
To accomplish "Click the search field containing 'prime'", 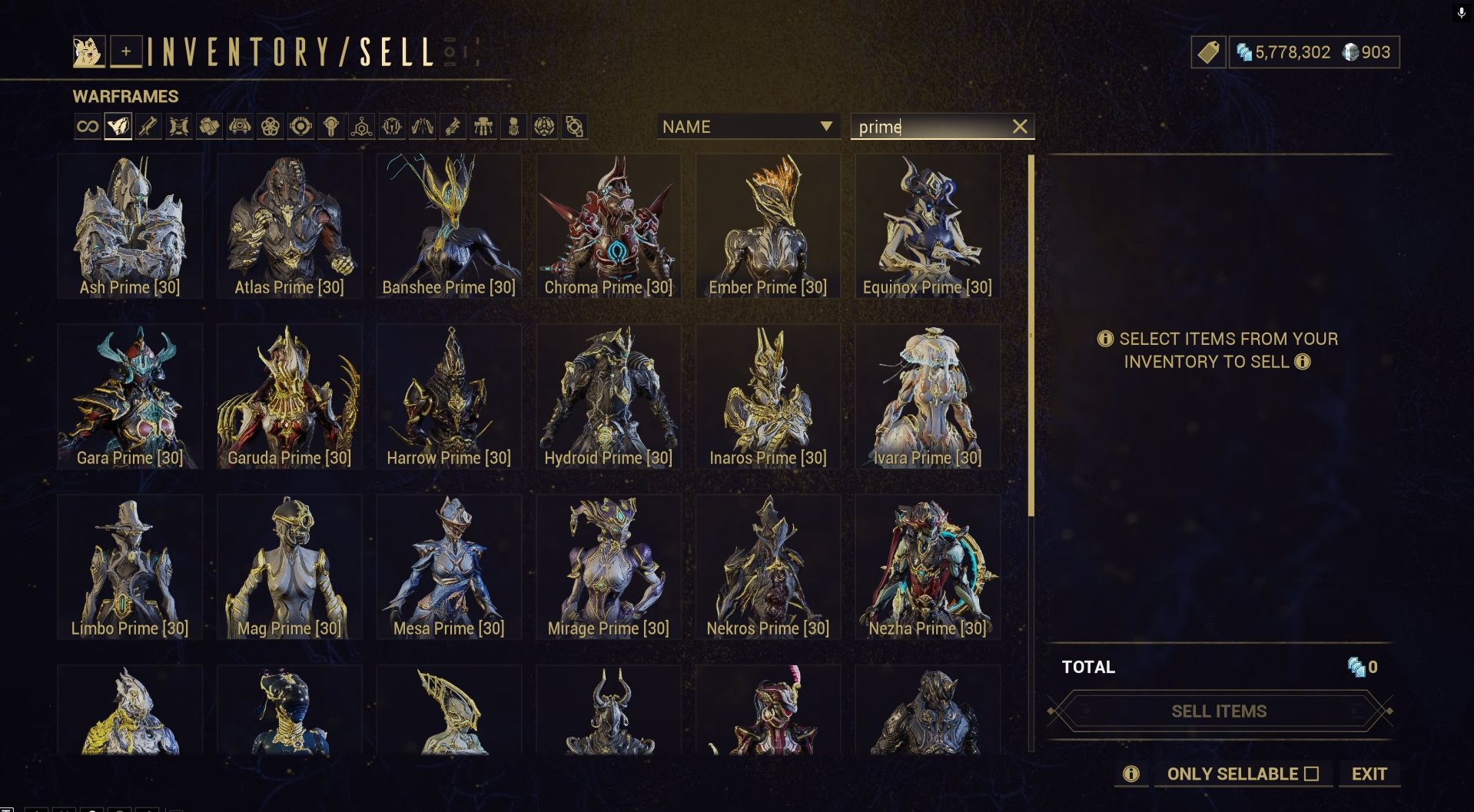I will tap(928, 127).
